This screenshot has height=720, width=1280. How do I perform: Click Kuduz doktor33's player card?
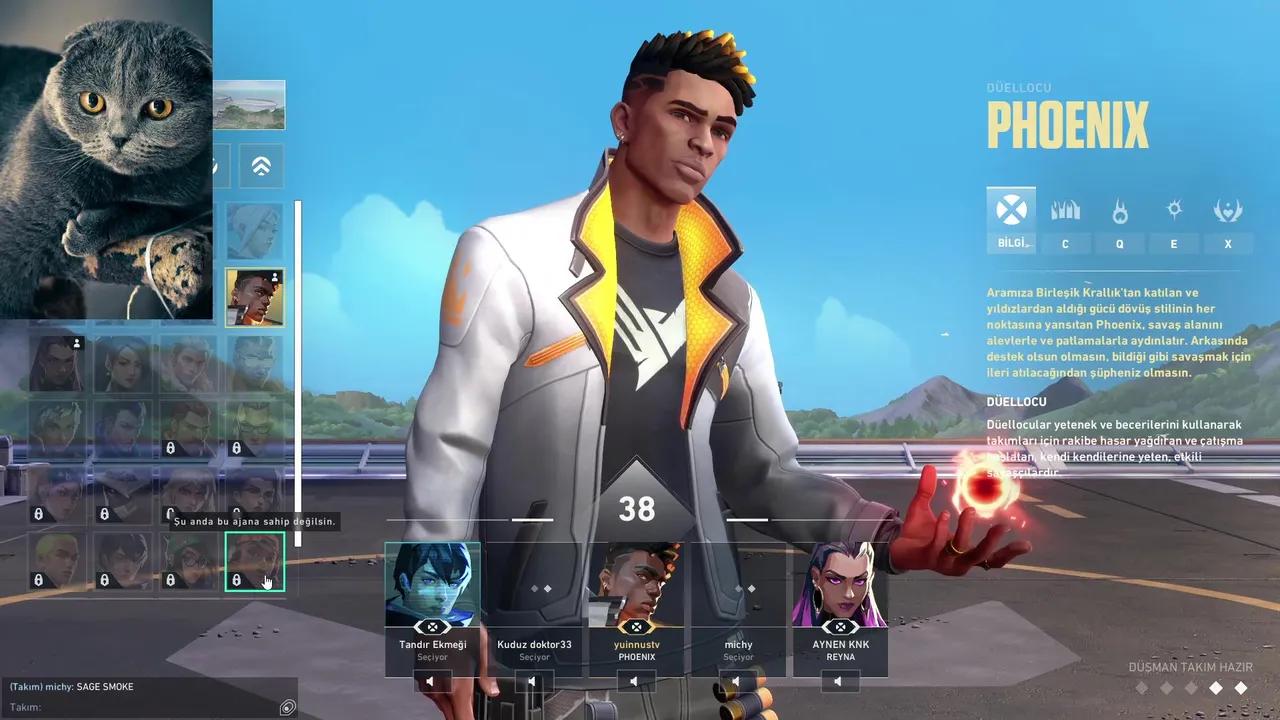pyautogui.click(x=535, y=600)
